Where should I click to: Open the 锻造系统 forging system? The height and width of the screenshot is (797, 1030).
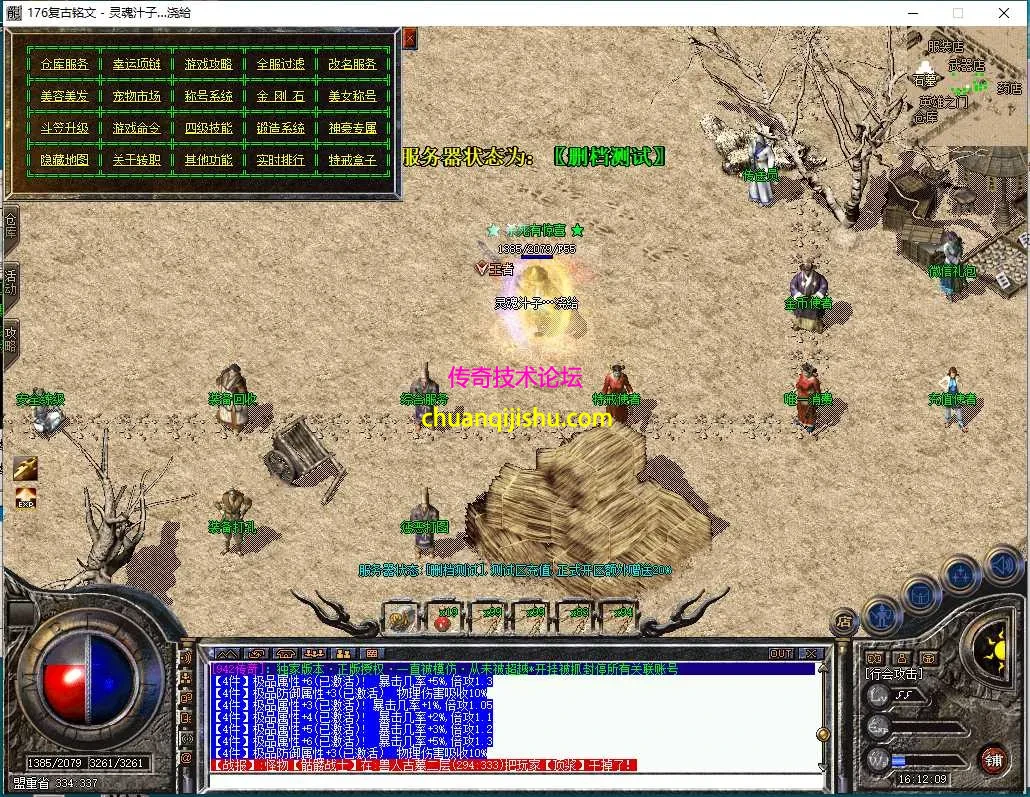pos(280,128)
